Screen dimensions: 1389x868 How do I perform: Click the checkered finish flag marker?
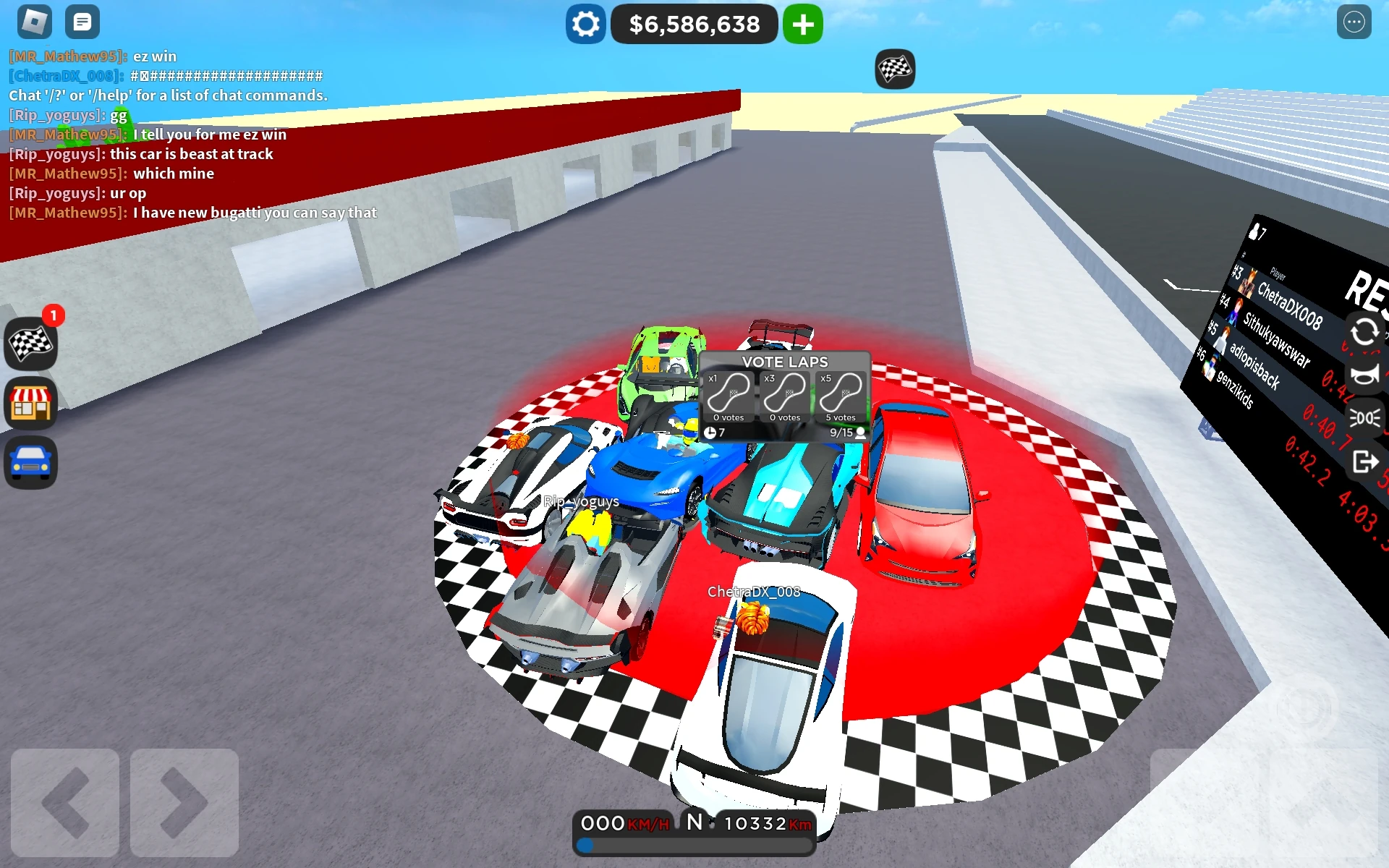895,69
